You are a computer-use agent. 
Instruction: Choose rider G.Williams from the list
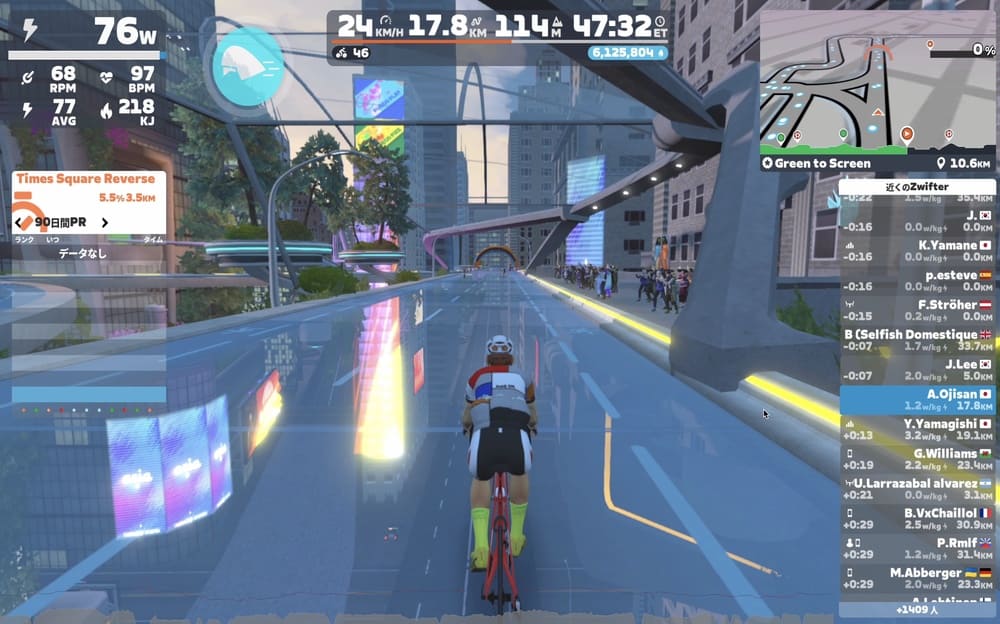click(918, 459)
